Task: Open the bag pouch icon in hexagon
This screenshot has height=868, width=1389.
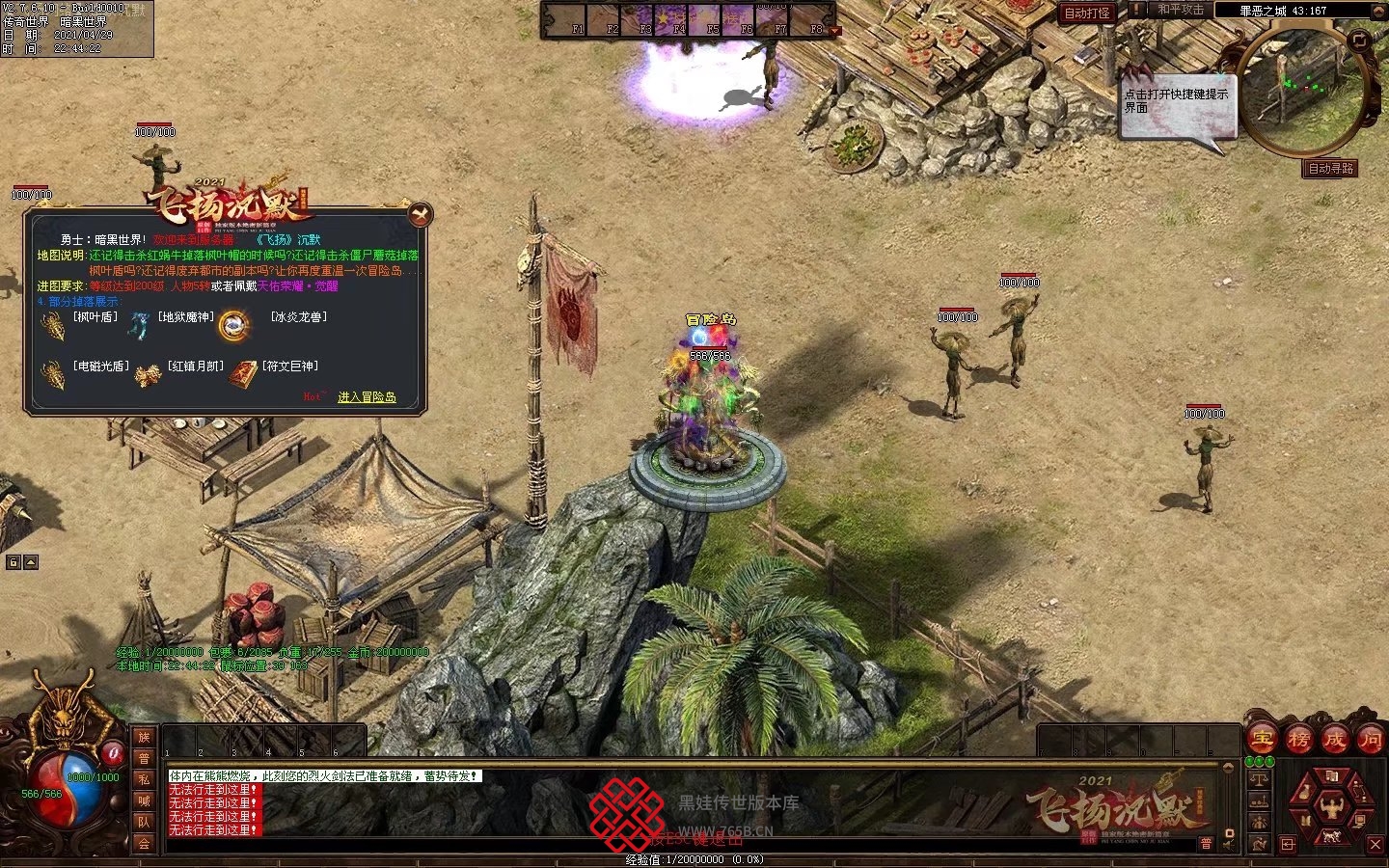Action: (1305, 793)
